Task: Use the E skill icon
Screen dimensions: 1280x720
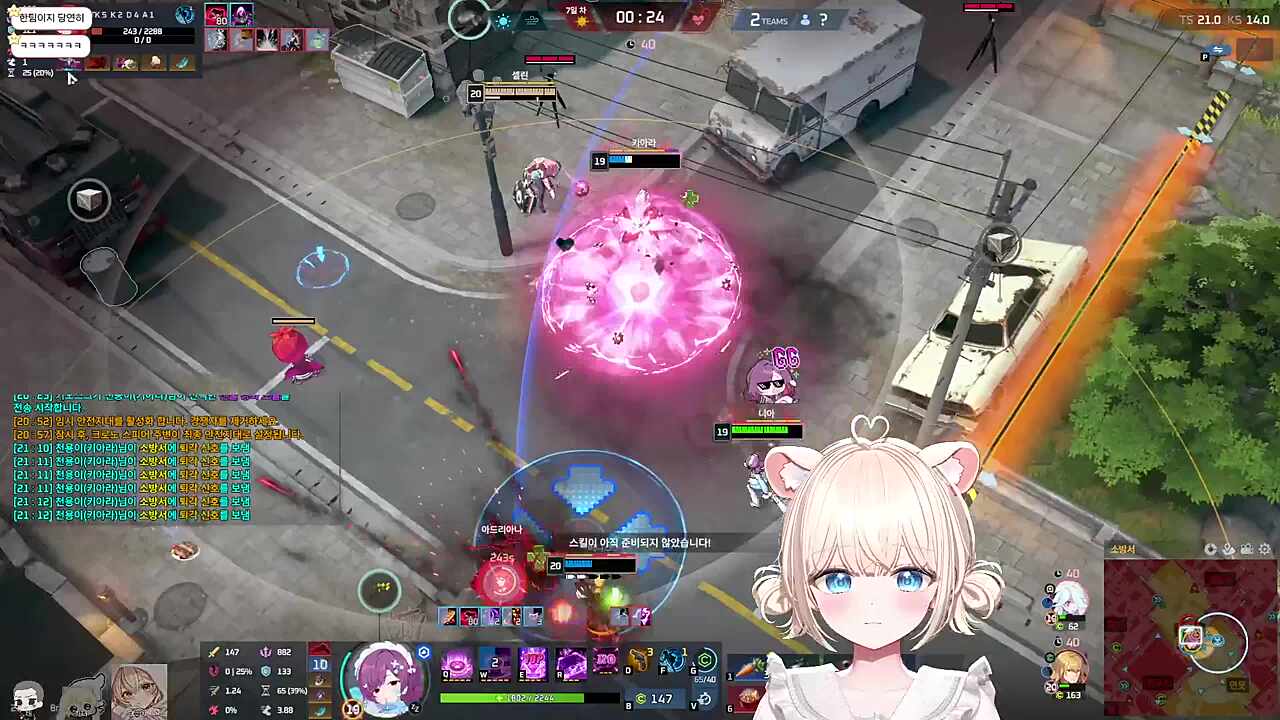Action: (532, 663)
